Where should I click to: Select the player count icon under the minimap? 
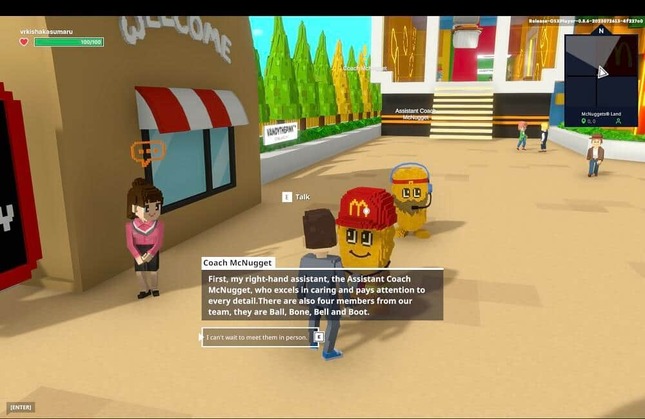(x=618, y=122)
